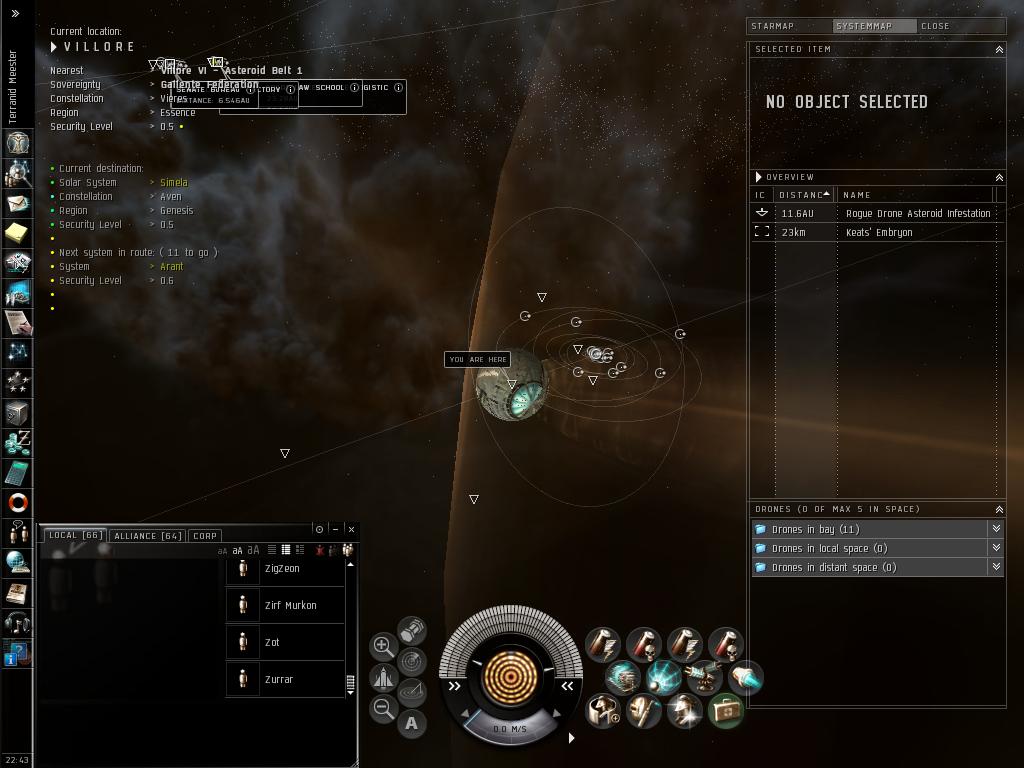The image size is (1024, 768).
Task: Expand the sidebar with the double-arrow button
Action: click(15, 13)
